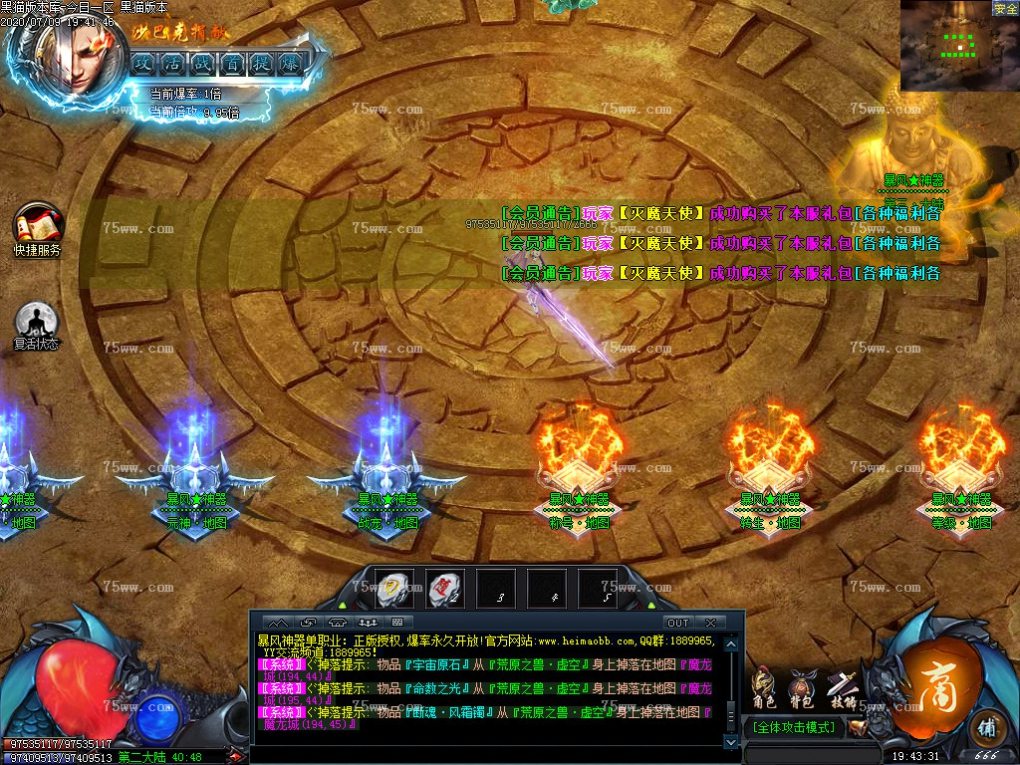Select the 提 button beside the portrait
This screenshot has height=765, width=1020.
pos(261,62)
